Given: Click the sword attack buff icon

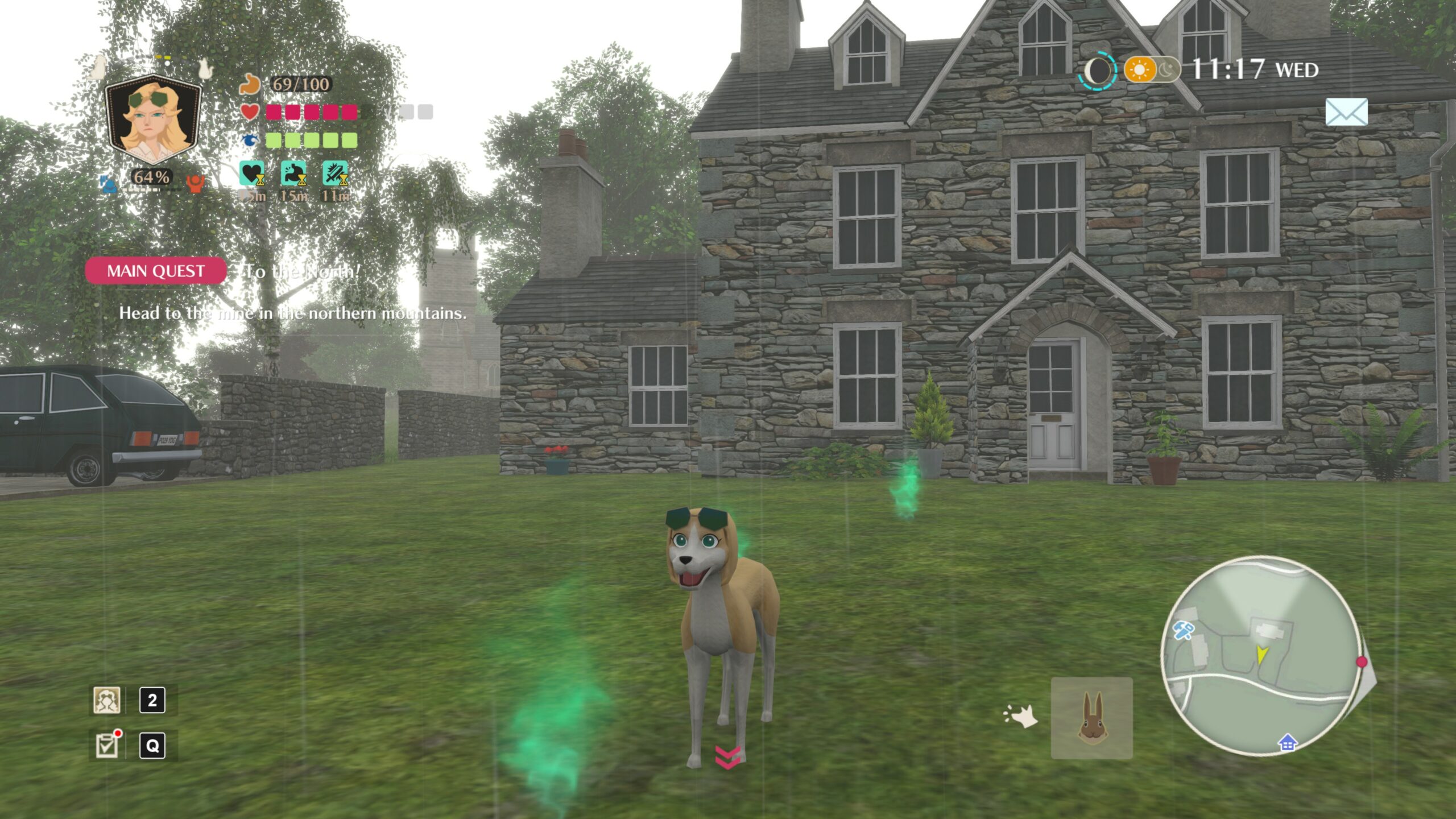Looking at the screenshot, I should pos(336,173).
